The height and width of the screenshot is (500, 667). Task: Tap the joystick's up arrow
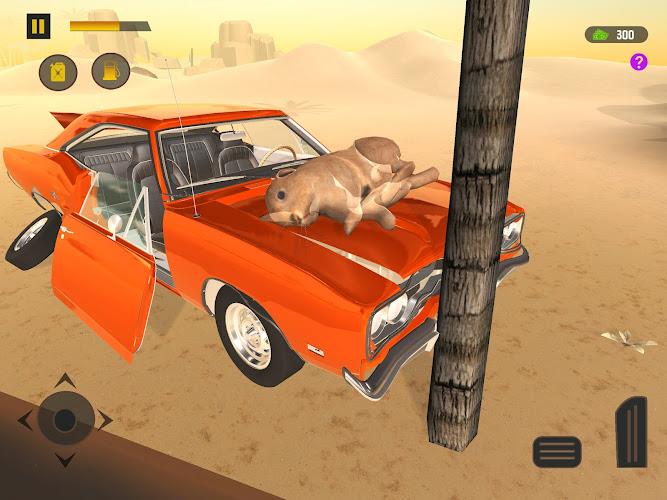pos(65,379)
